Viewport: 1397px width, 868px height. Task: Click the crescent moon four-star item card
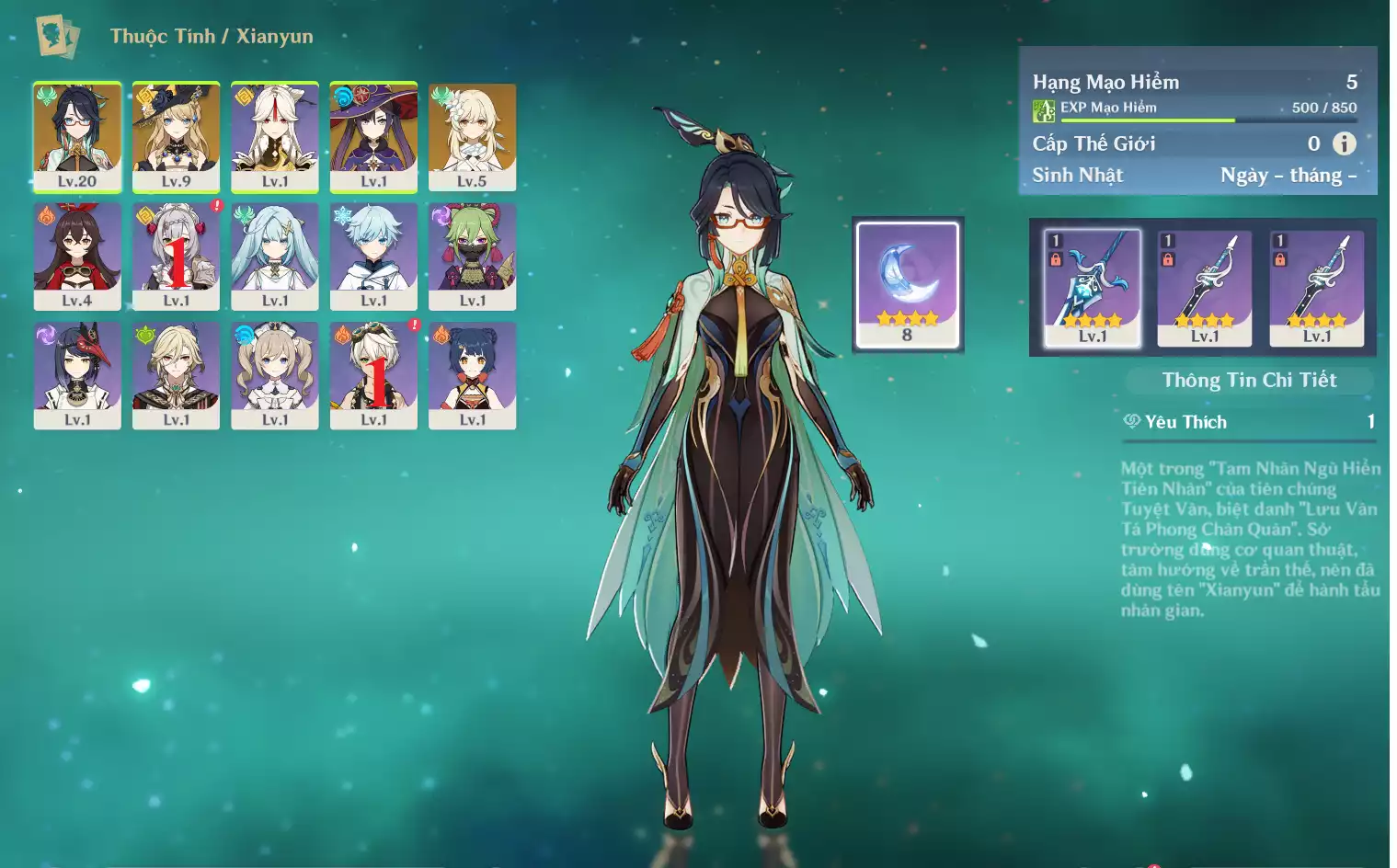tap(908, 284)
